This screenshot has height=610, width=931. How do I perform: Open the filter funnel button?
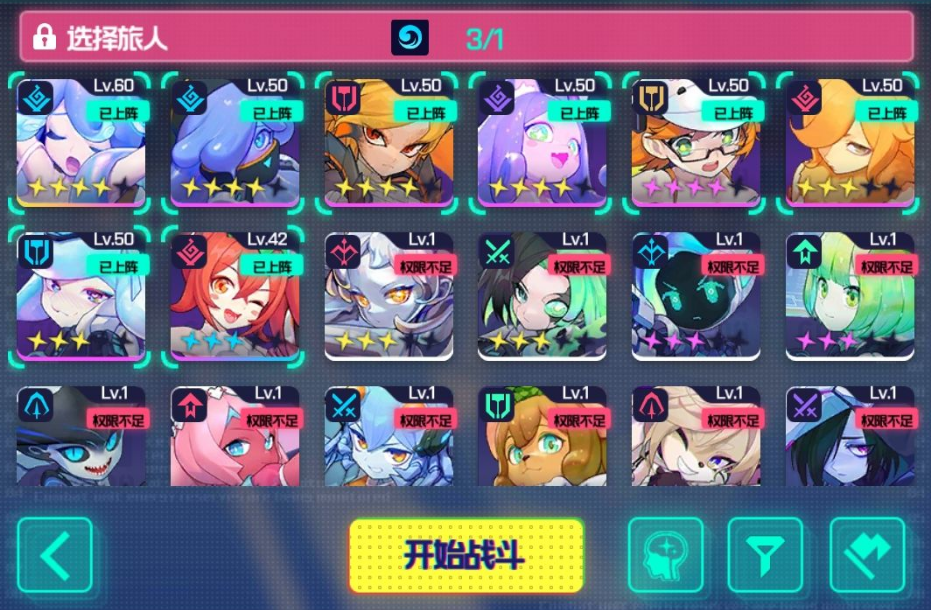click(765, 555)
